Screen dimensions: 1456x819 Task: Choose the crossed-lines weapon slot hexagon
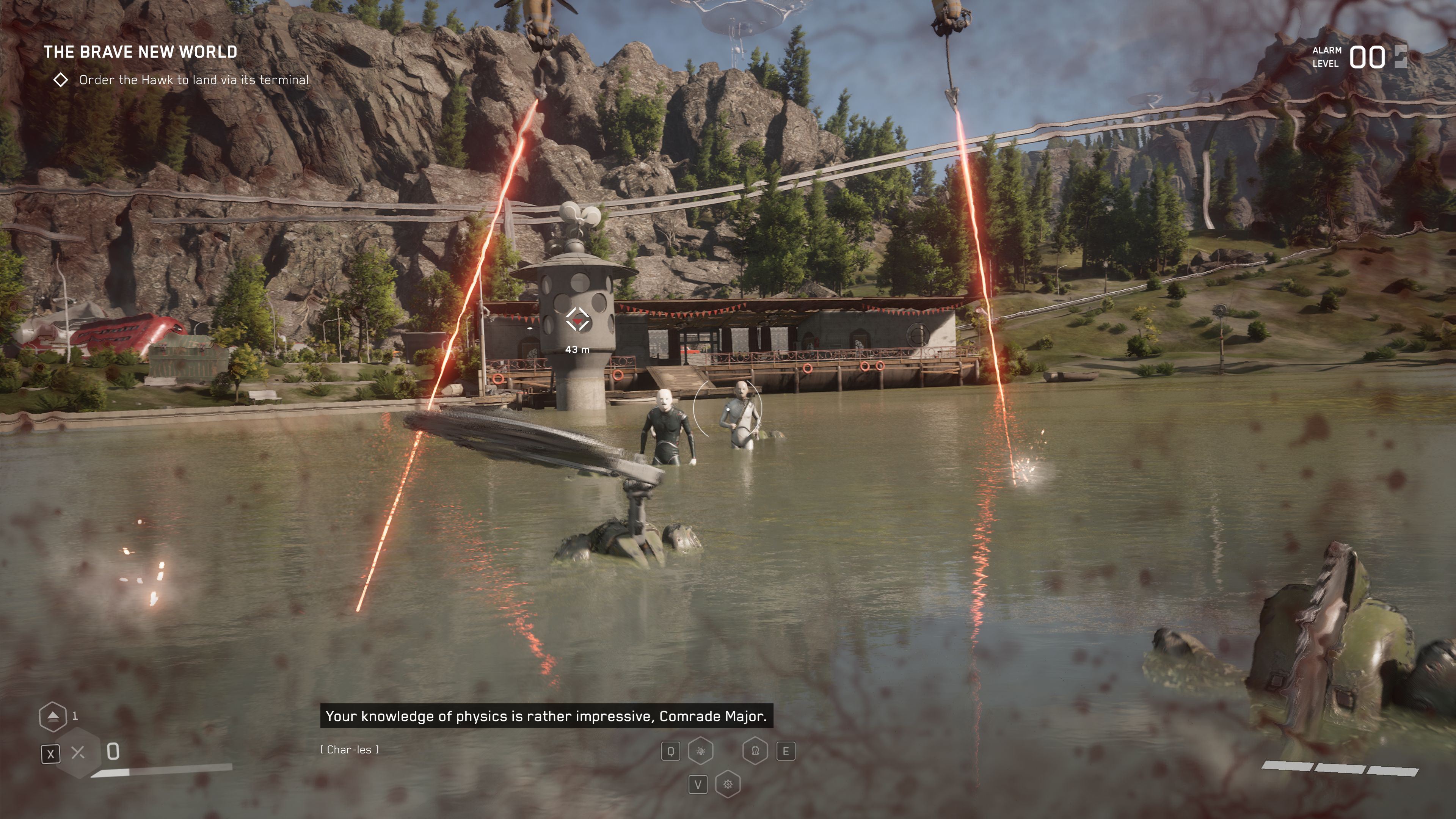tap(78, 752)
